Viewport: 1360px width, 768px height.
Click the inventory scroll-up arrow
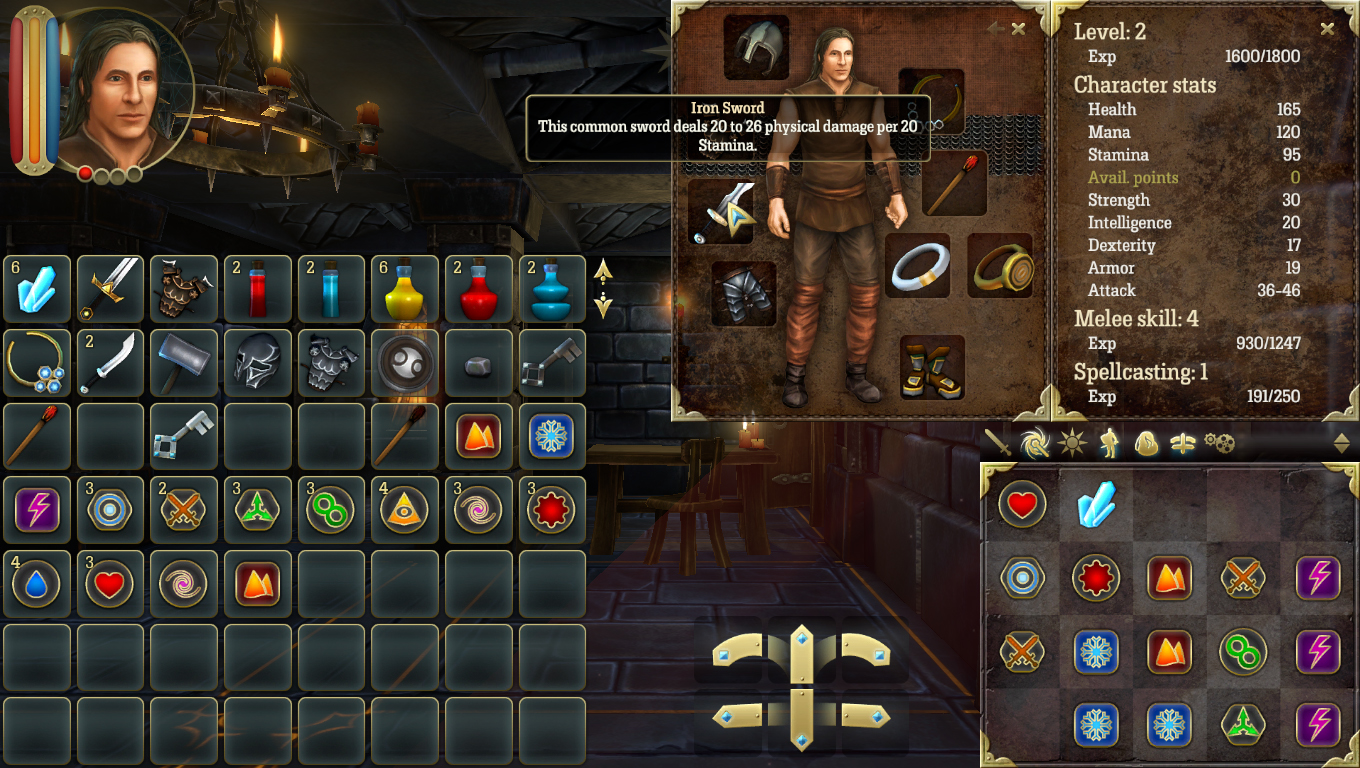tap(603, 270)
